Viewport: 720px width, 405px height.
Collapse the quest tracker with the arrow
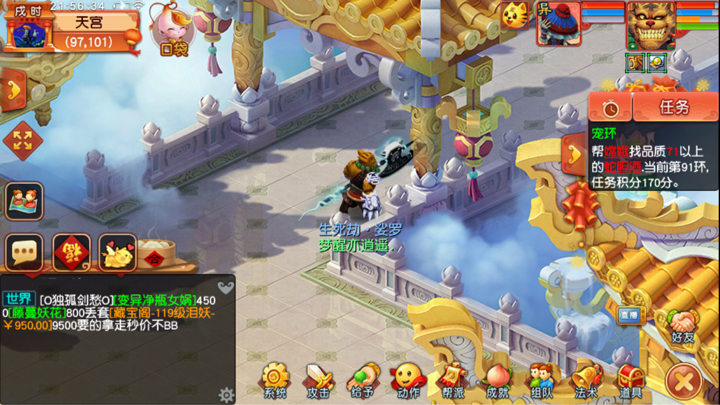(574, 152)
